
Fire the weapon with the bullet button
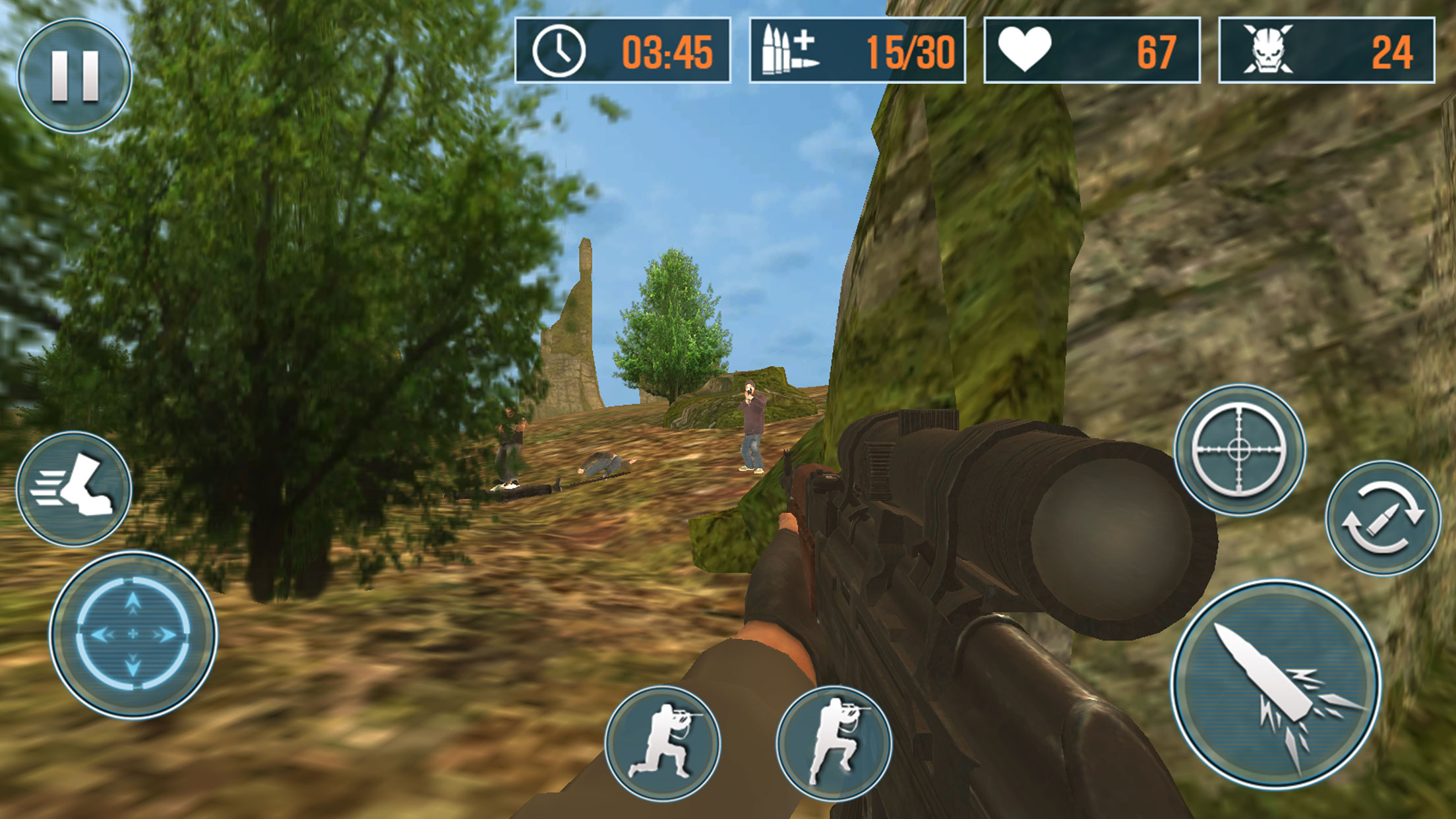coord(1276,684)
